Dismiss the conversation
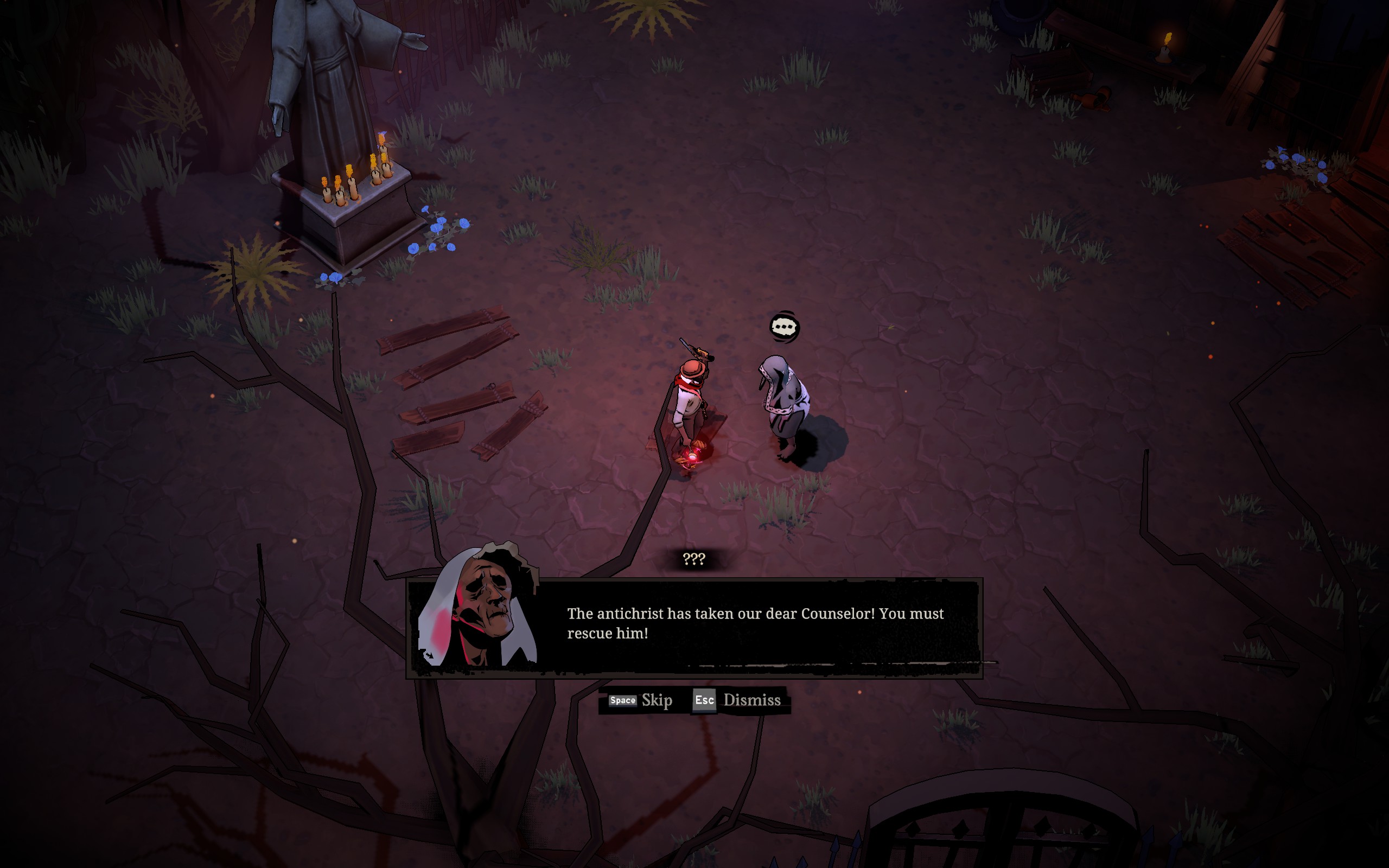The height and width of the screenshot is (868, 1389). click(x=737, y=700)
